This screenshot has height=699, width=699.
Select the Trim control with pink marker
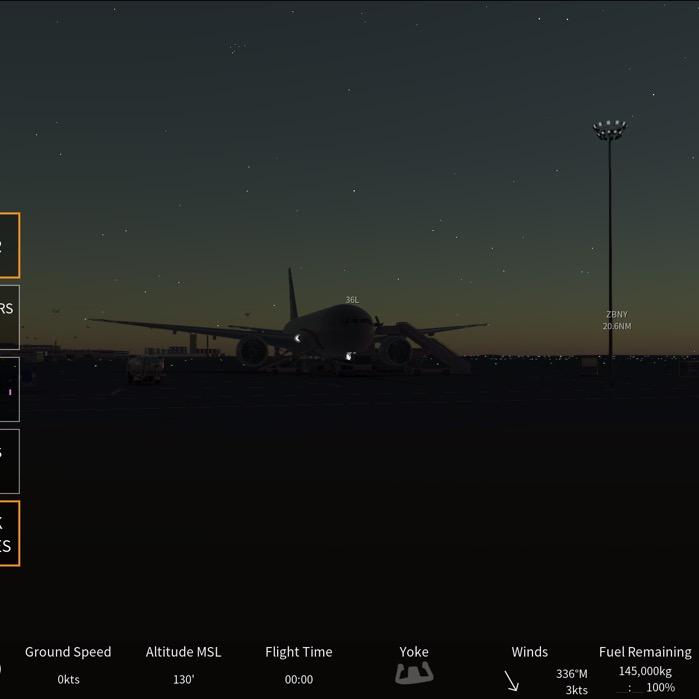(8, 390)
